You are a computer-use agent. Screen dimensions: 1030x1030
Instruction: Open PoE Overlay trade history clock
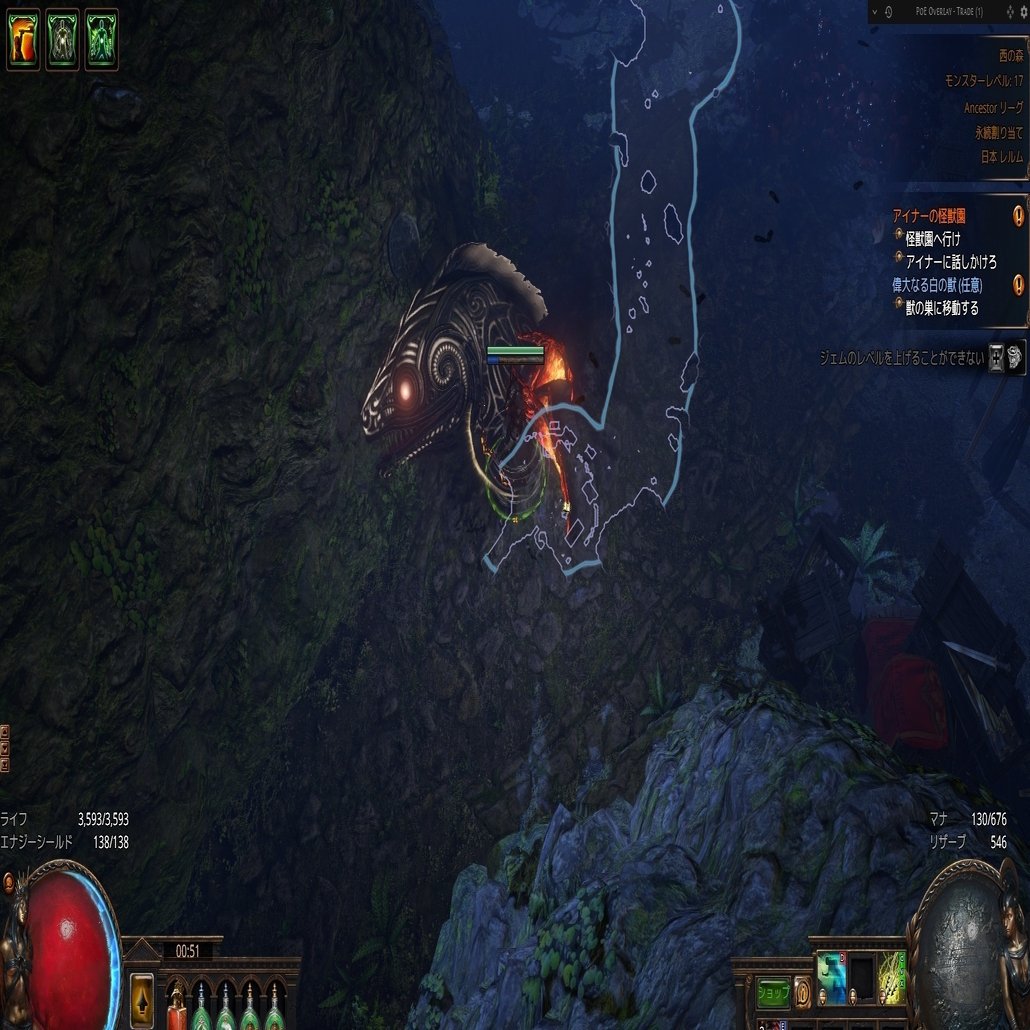tap(889, 12)
